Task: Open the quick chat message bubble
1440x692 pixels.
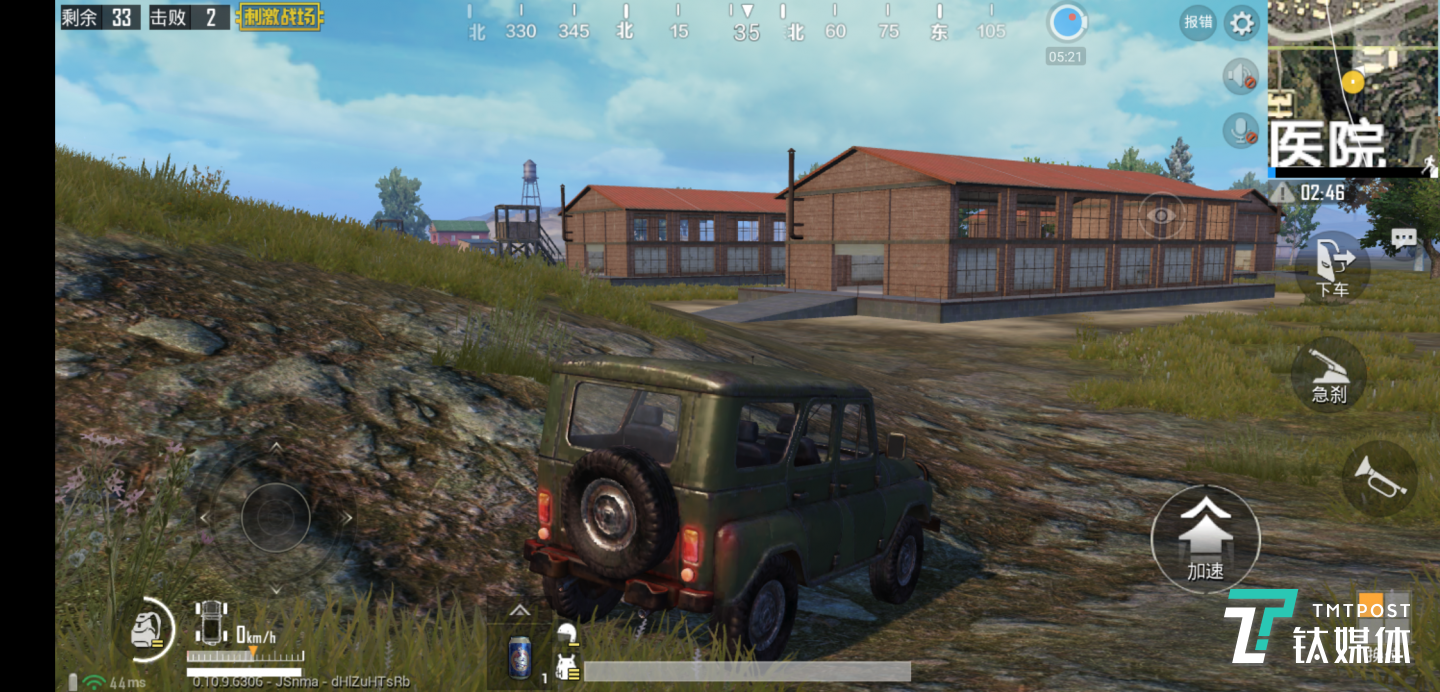Action: point(1404,238)
